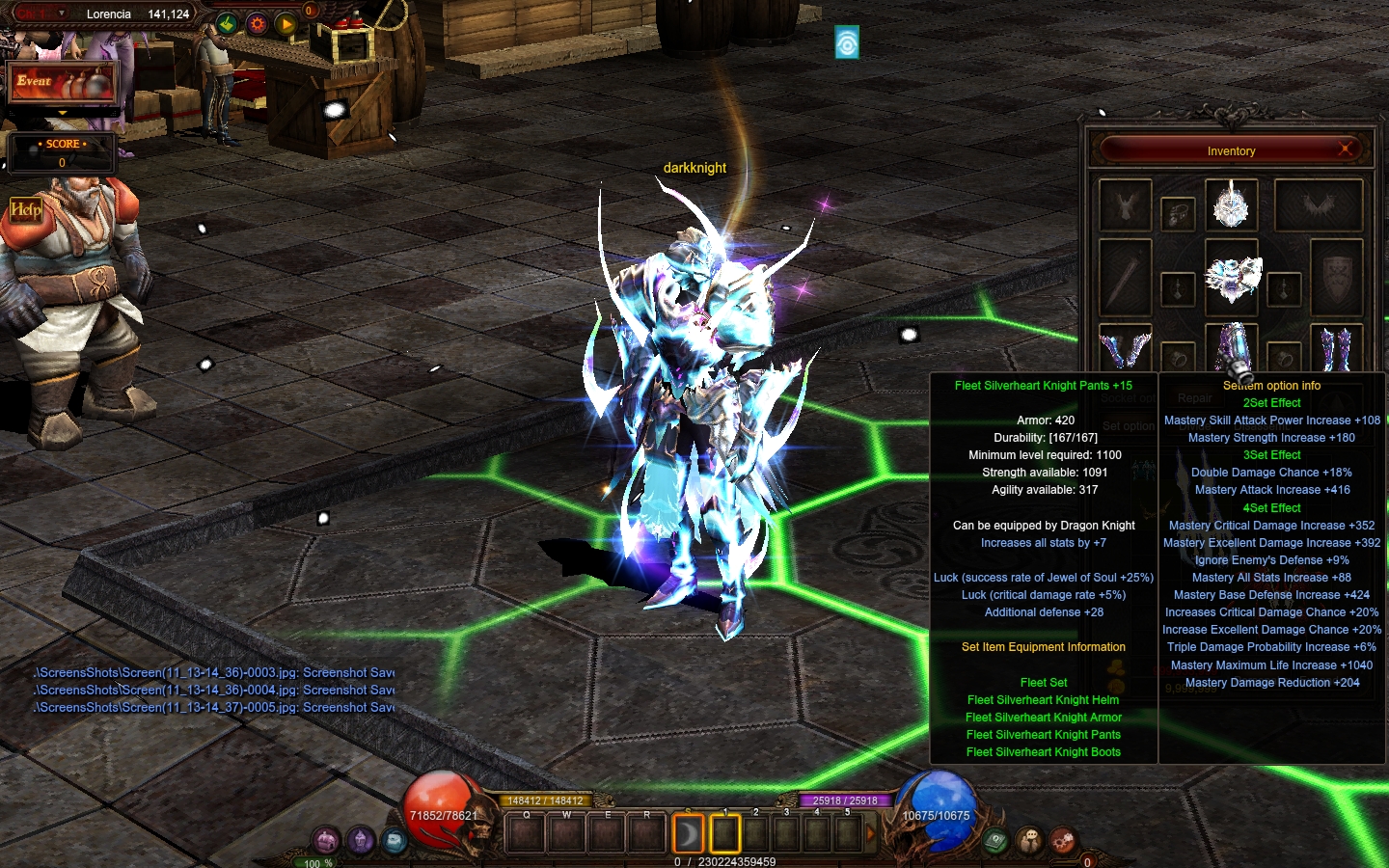1389x868 pixels.
Task: Open the purple knight helmet icon
Action: tap(361, 840)
